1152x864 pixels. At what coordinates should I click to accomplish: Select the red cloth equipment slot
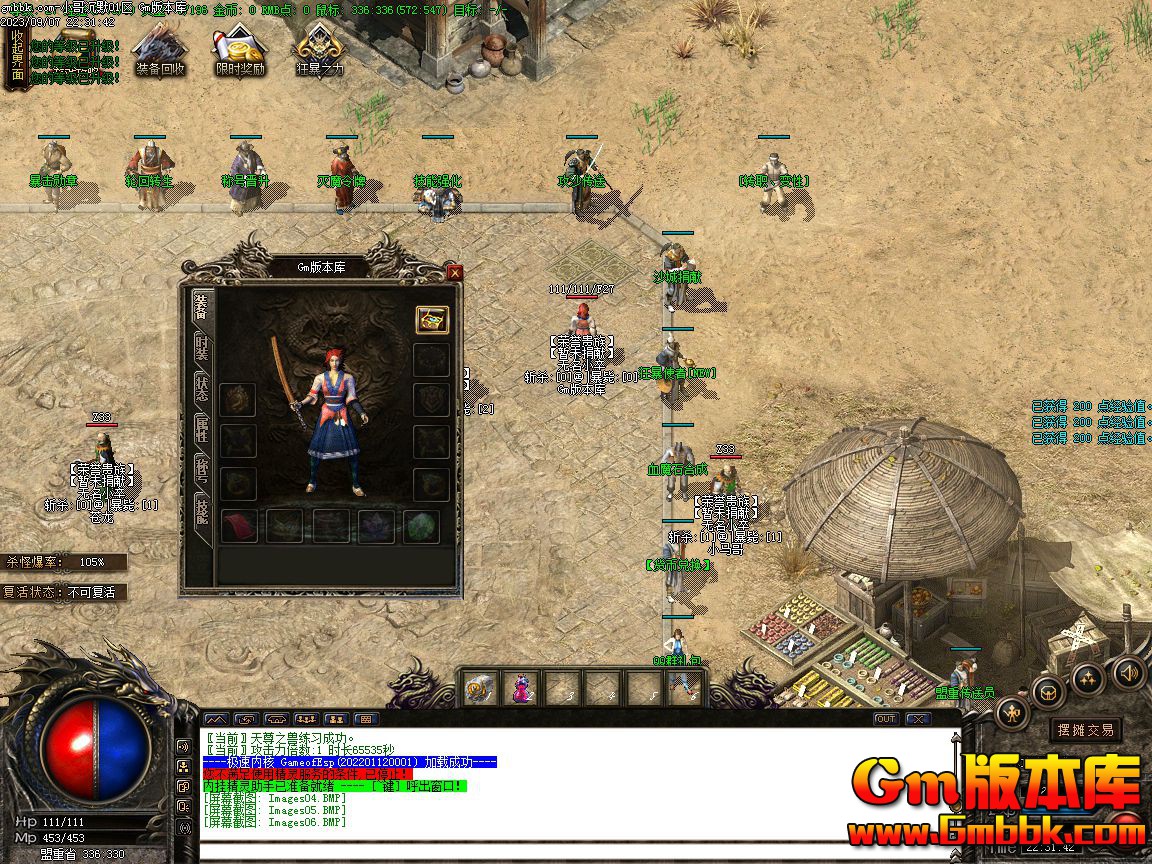pos(239,526)
